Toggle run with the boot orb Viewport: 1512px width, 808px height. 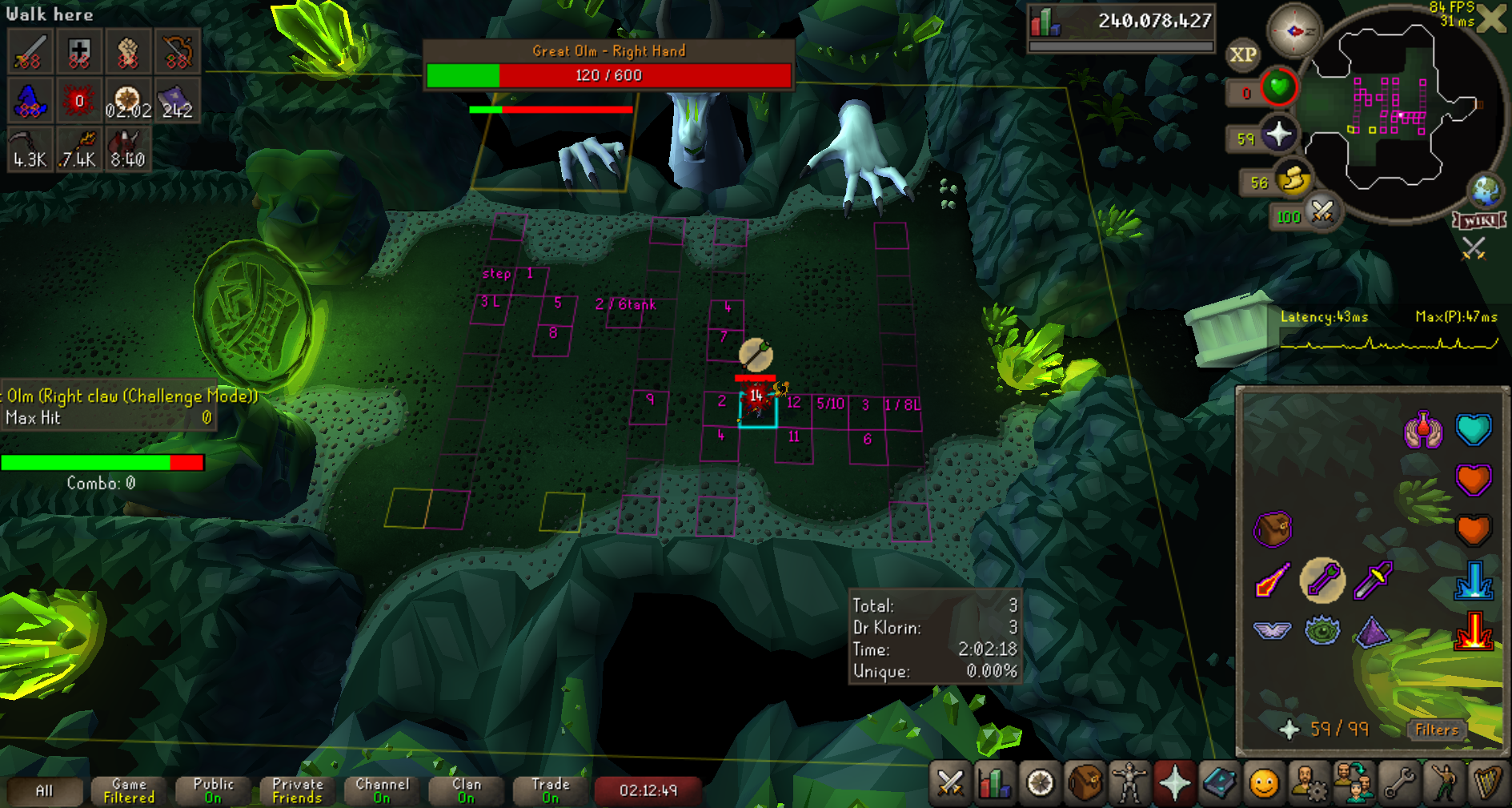[1293, 179]
